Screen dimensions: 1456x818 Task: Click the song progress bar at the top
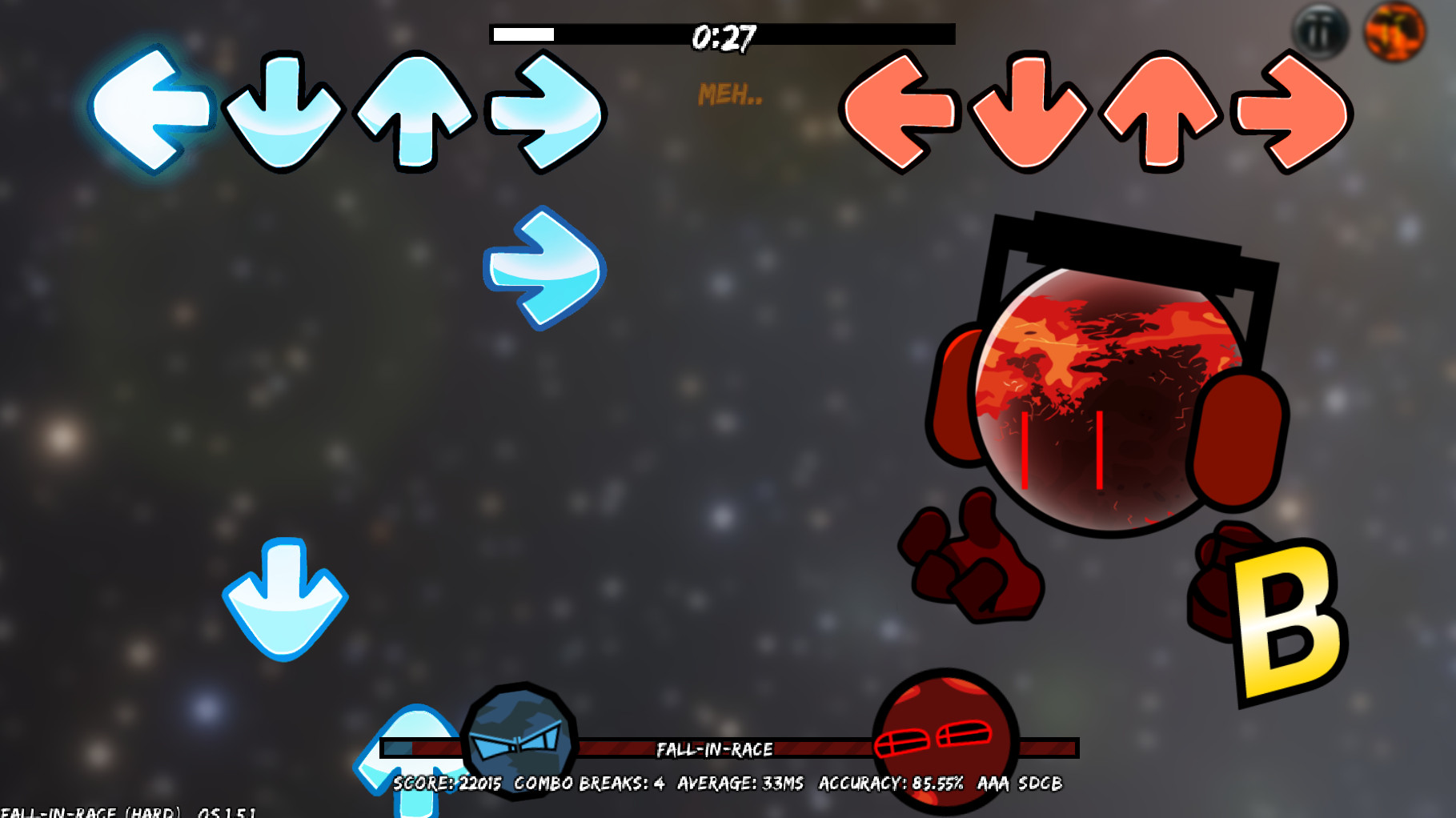click(720, 34)
